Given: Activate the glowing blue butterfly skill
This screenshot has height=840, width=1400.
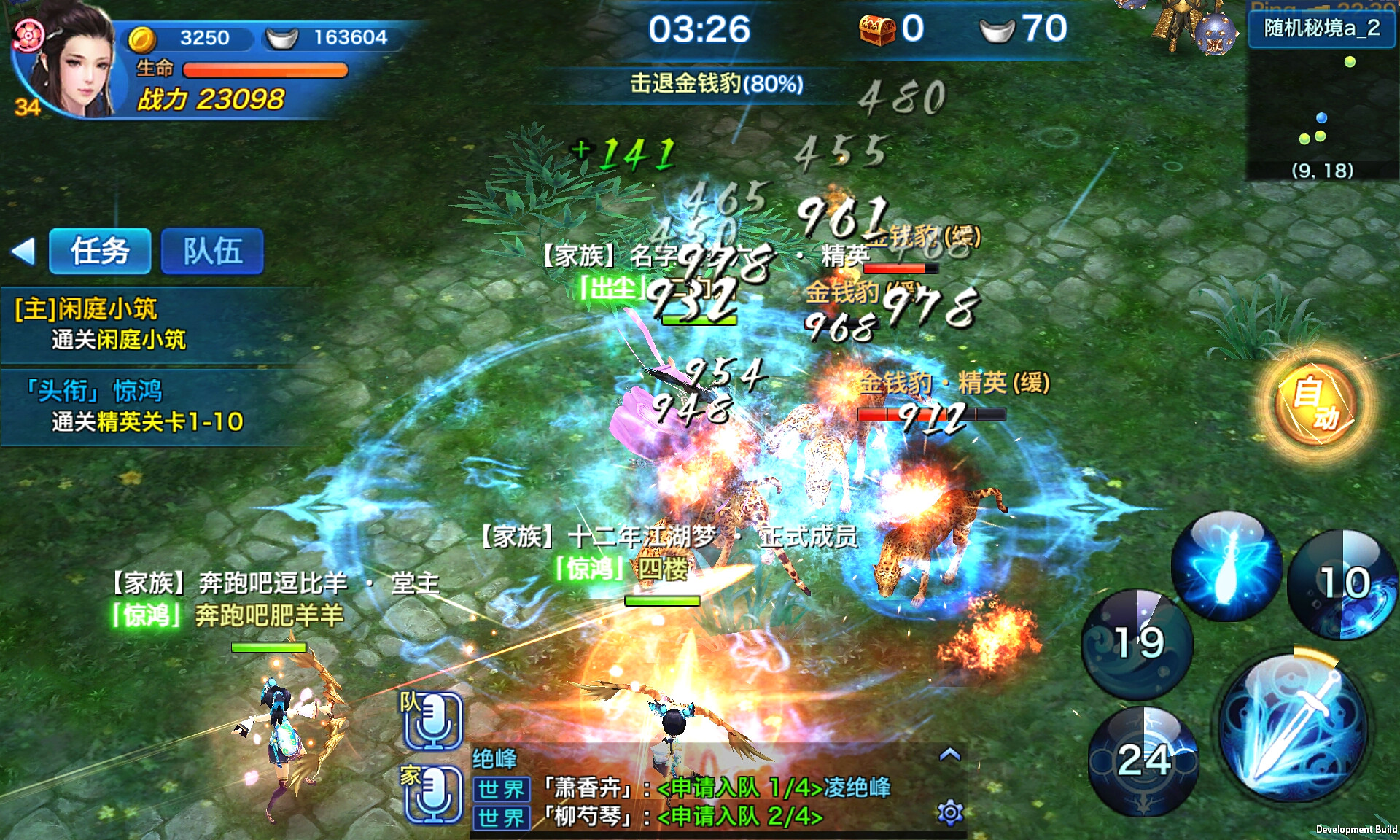Looking at the screenshot, I should (x=1226, y=567).
